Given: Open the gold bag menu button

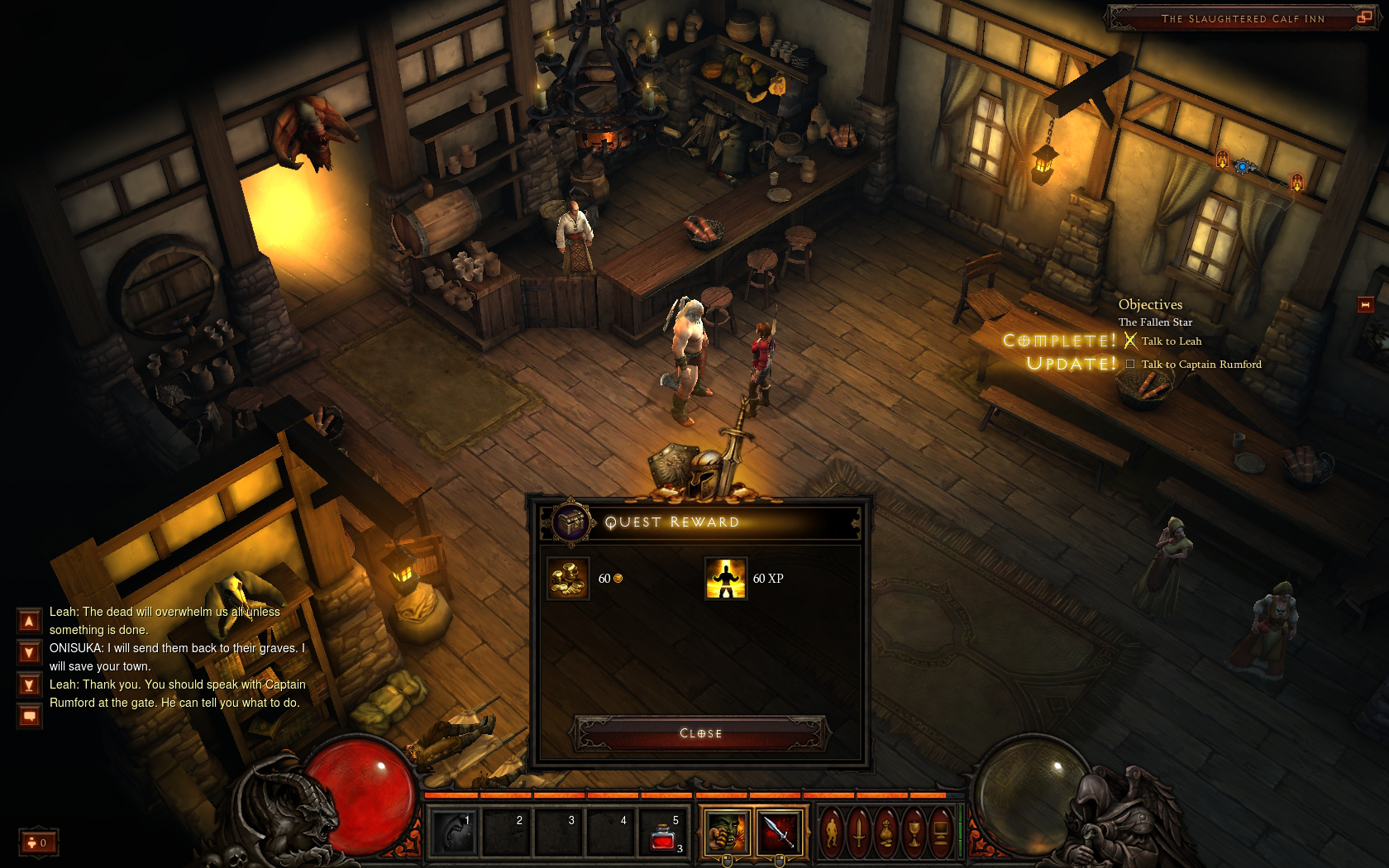Looking at the screenshot, I should pyautogui.click(x=886, y=831).
